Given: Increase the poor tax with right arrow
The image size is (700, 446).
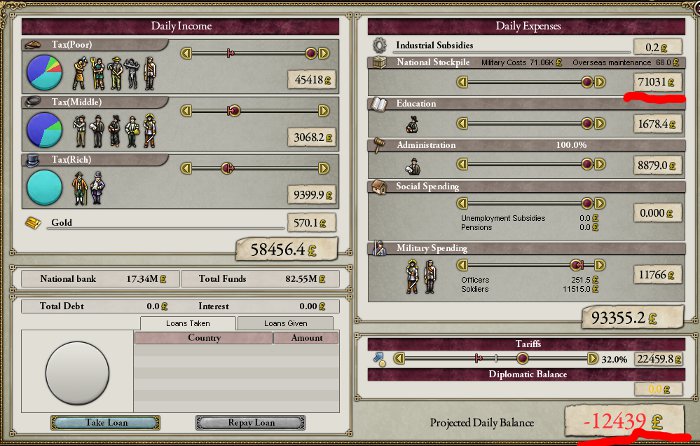Looking at the screenshot, I should pyautogui.click(x=323, y=52).
